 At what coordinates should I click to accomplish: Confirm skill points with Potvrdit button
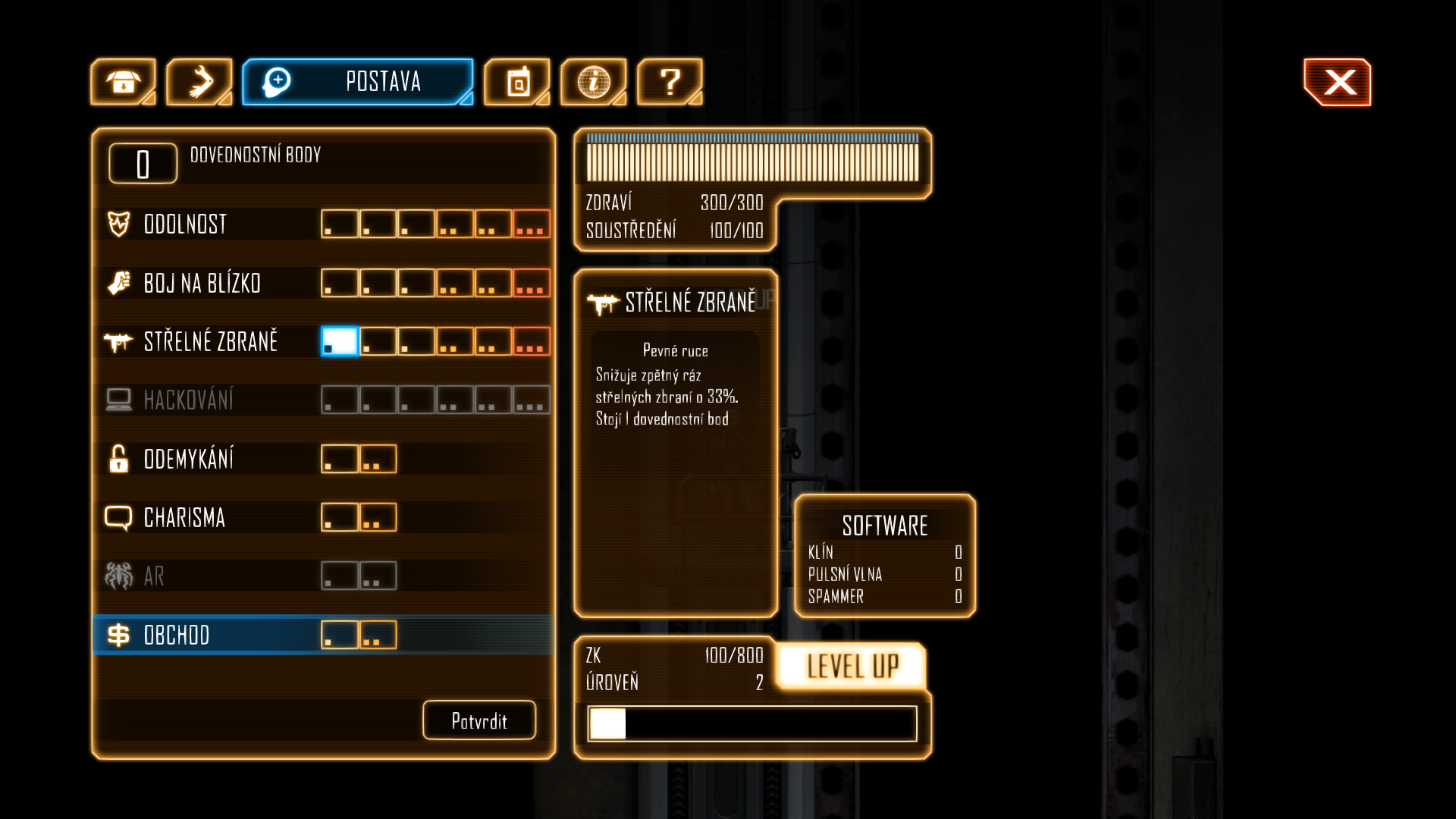(x=479, y=720)
